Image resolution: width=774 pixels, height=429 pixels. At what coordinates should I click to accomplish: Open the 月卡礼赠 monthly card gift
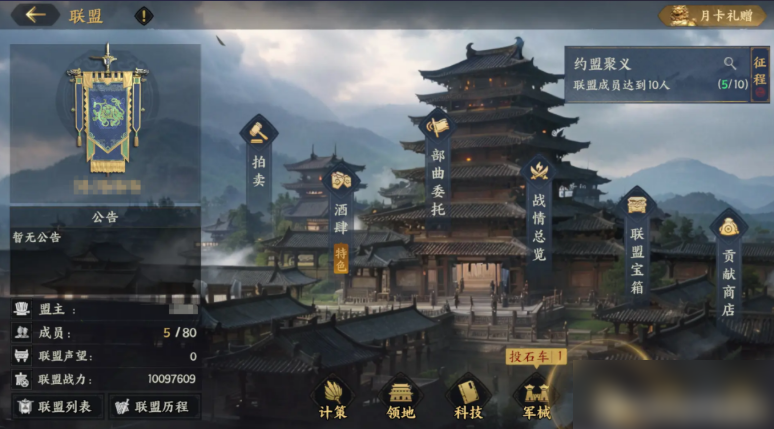click(711, 16)
